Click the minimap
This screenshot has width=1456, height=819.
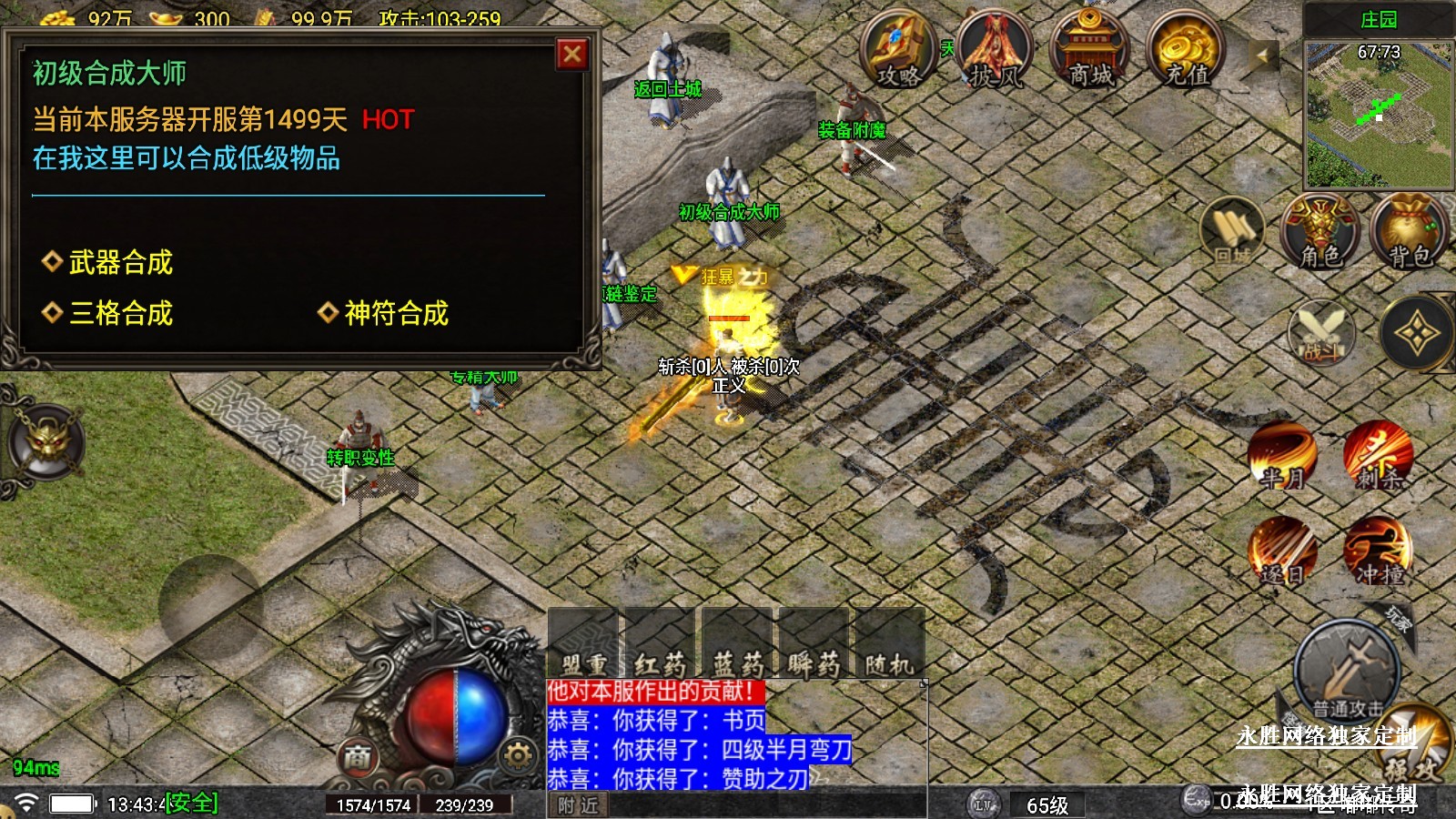[1378, 114]
